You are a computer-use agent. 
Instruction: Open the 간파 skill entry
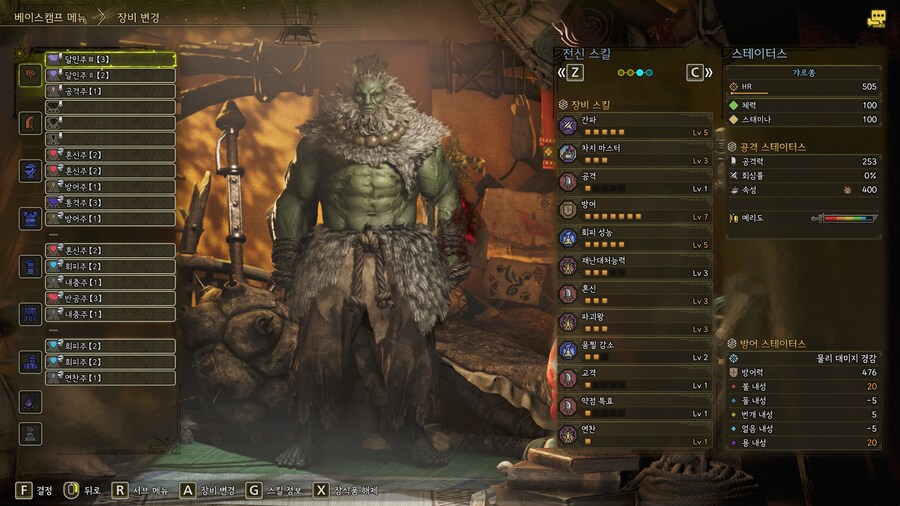pyautogui.click(x=635, y=125)
